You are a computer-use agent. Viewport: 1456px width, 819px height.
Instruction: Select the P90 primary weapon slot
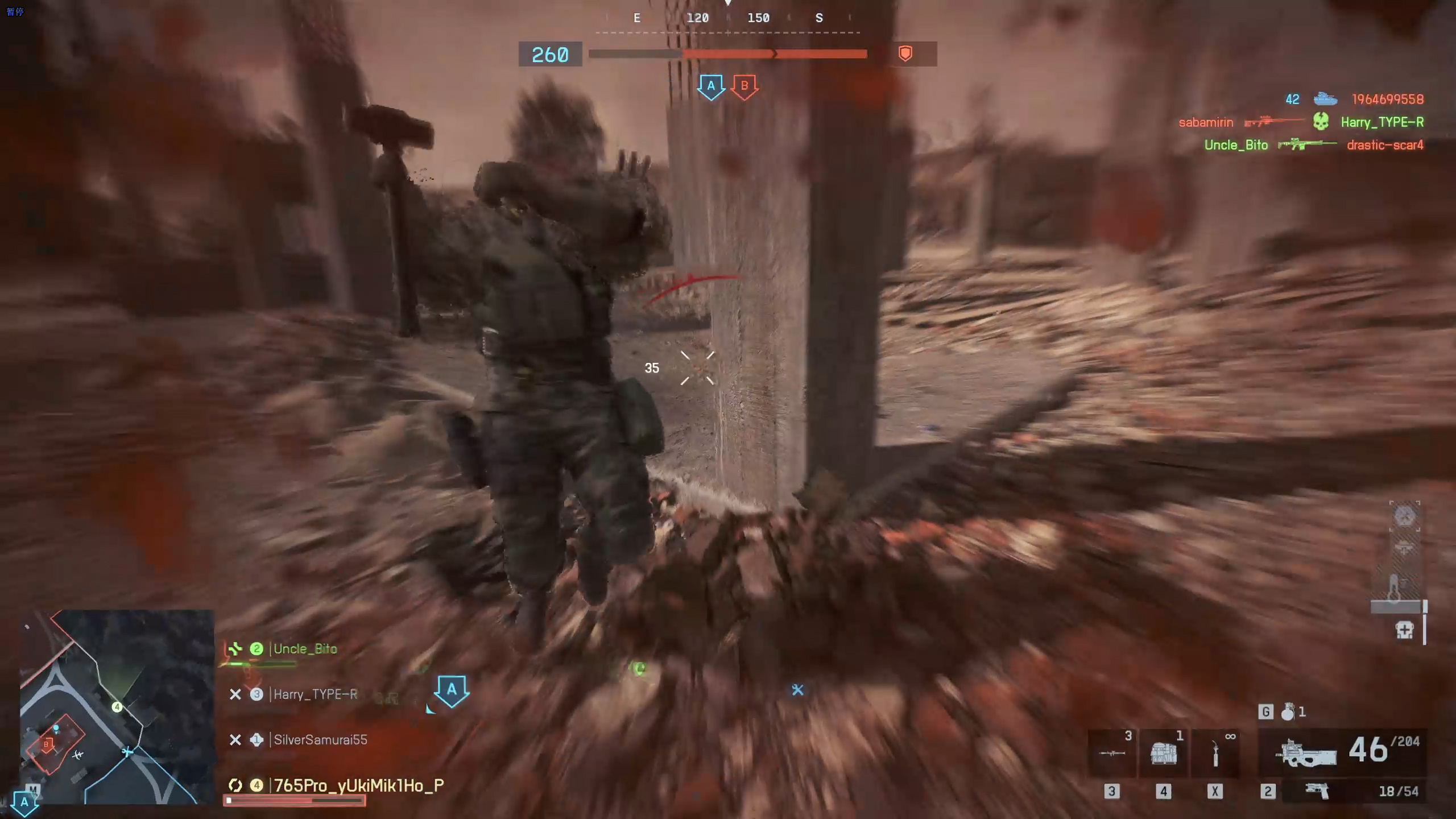[x=1306, y=753]
